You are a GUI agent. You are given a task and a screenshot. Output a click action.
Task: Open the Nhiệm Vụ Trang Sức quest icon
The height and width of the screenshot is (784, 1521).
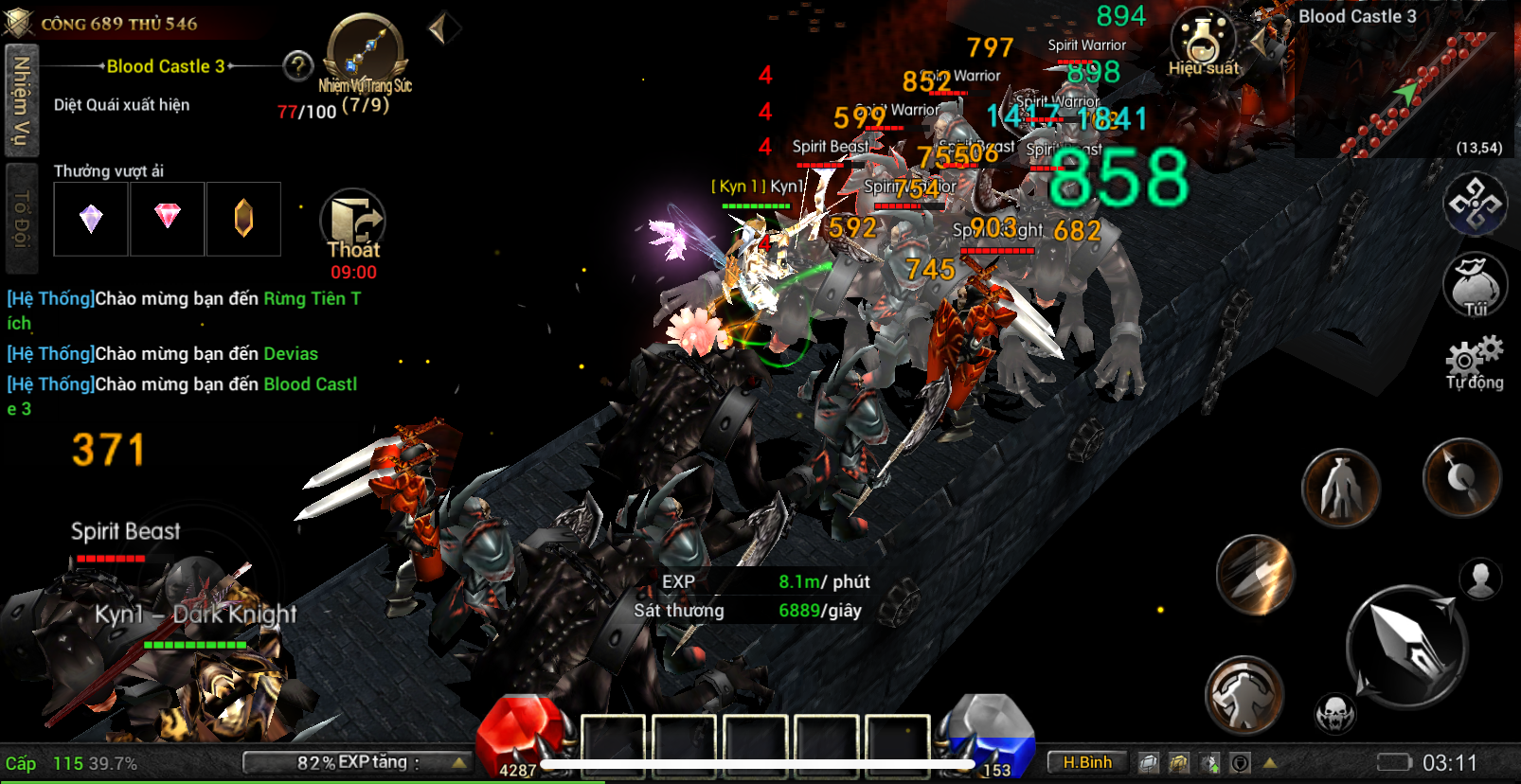[366, 55]
